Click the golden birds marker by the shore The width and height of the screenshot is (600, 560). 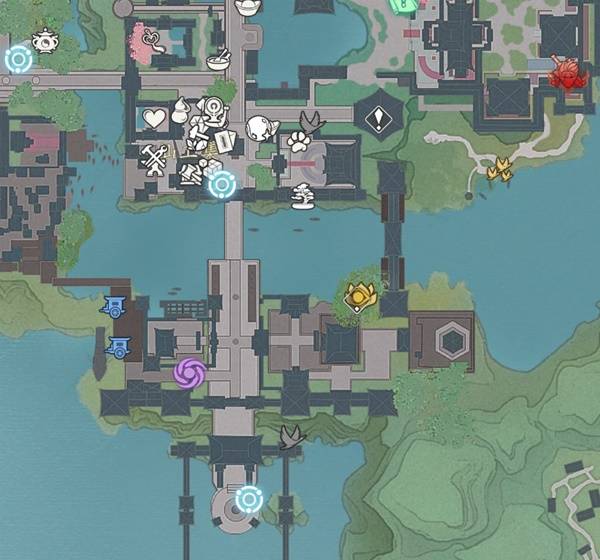(499, 169)
